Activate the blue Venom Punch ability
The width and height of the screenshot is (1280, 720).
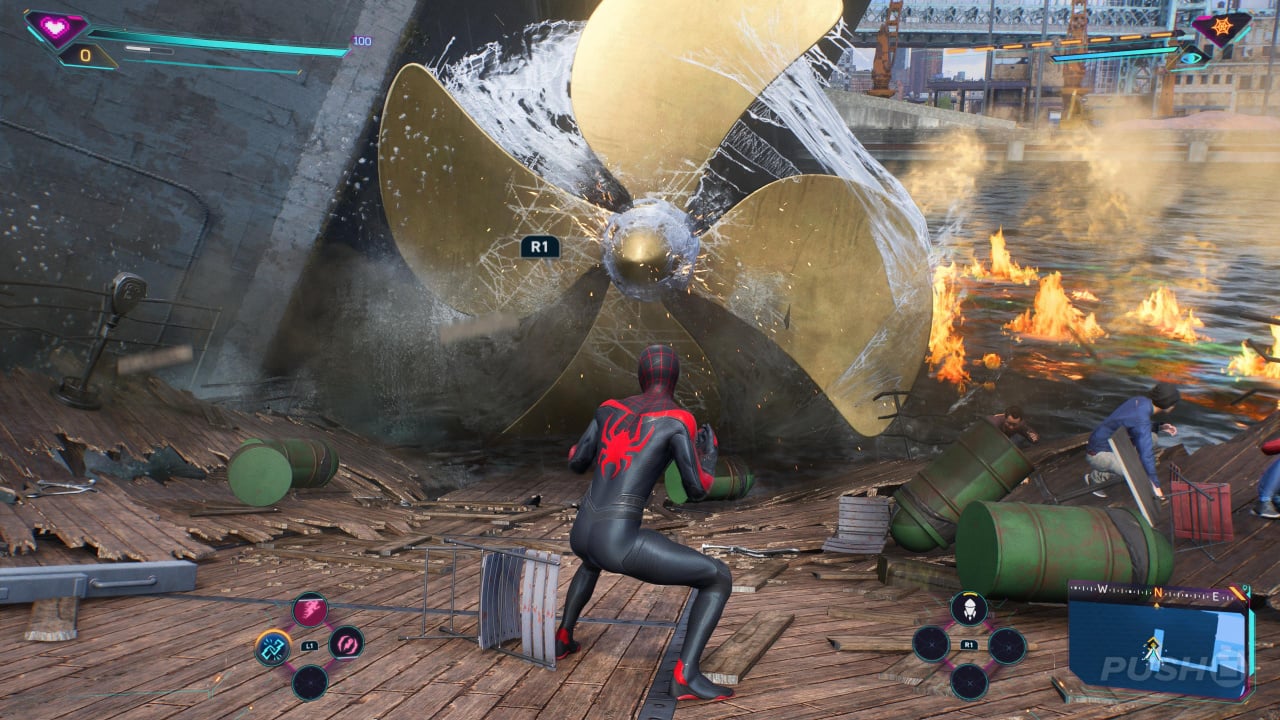pyautogui.click(x=272, y=649)
